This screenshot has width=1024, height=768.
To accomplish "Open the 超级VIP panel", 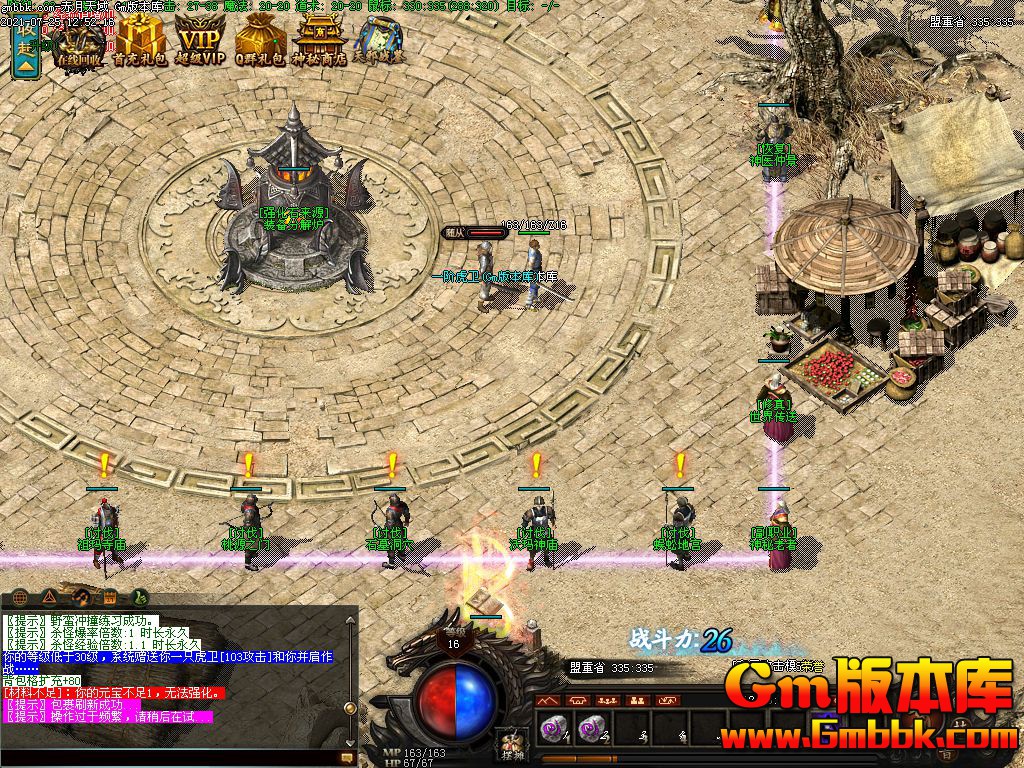I will point(200,42).
